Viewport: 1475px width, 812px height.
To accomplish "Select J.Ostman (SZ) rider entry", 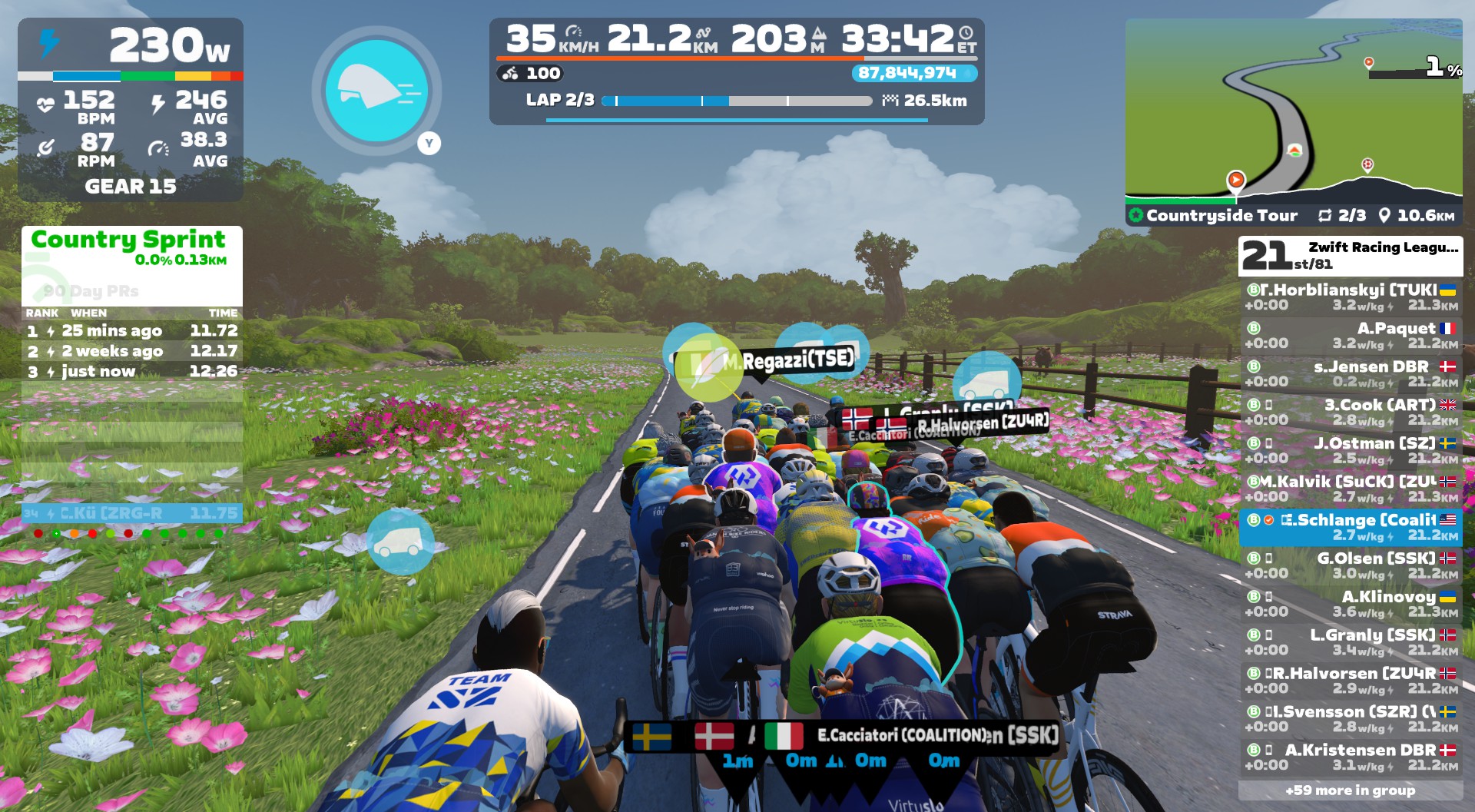I will click(1350, 451).
